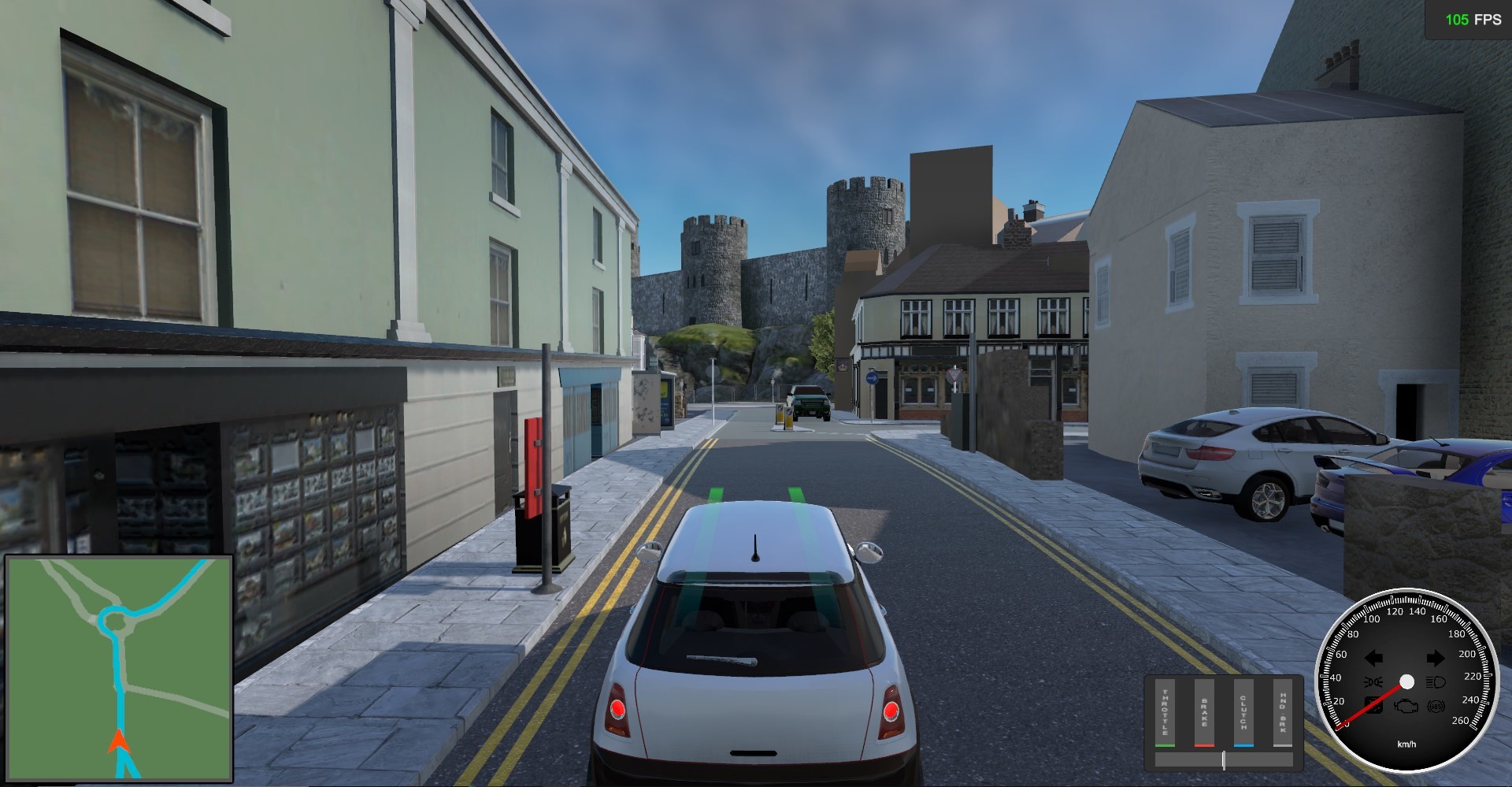Select the right turn signal indicator
Image resolution: width=1512 pixels, height=787 pixels.
point(1436,658)
